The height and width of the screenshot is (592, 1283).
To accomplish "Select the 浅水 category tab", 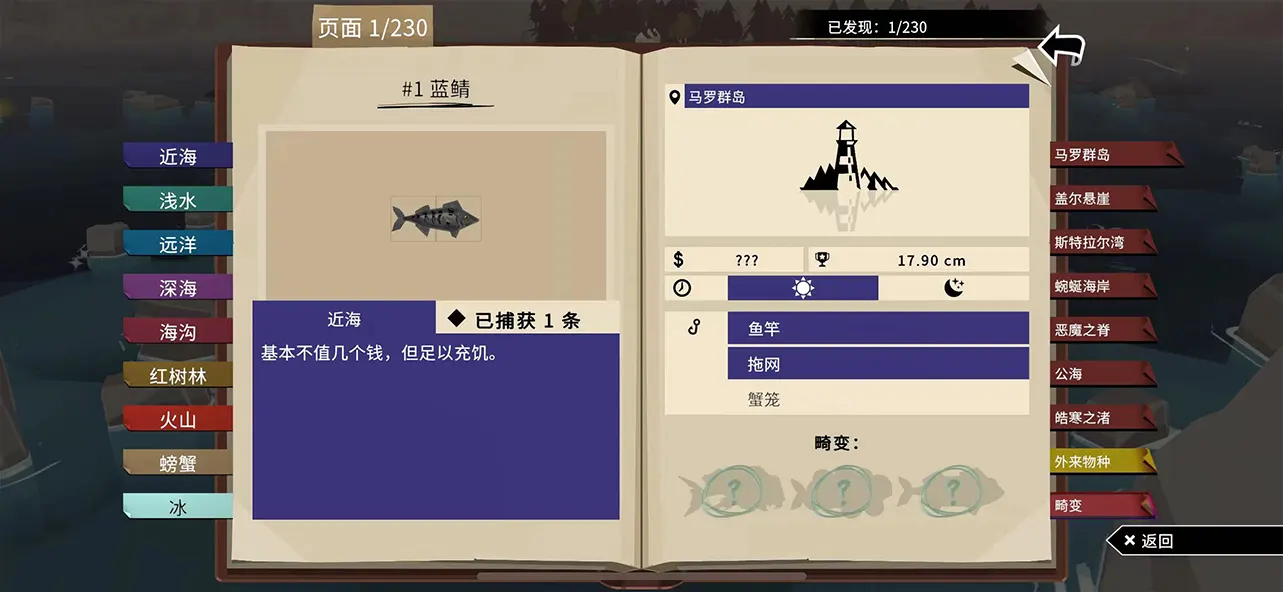I will coord(178,200).
